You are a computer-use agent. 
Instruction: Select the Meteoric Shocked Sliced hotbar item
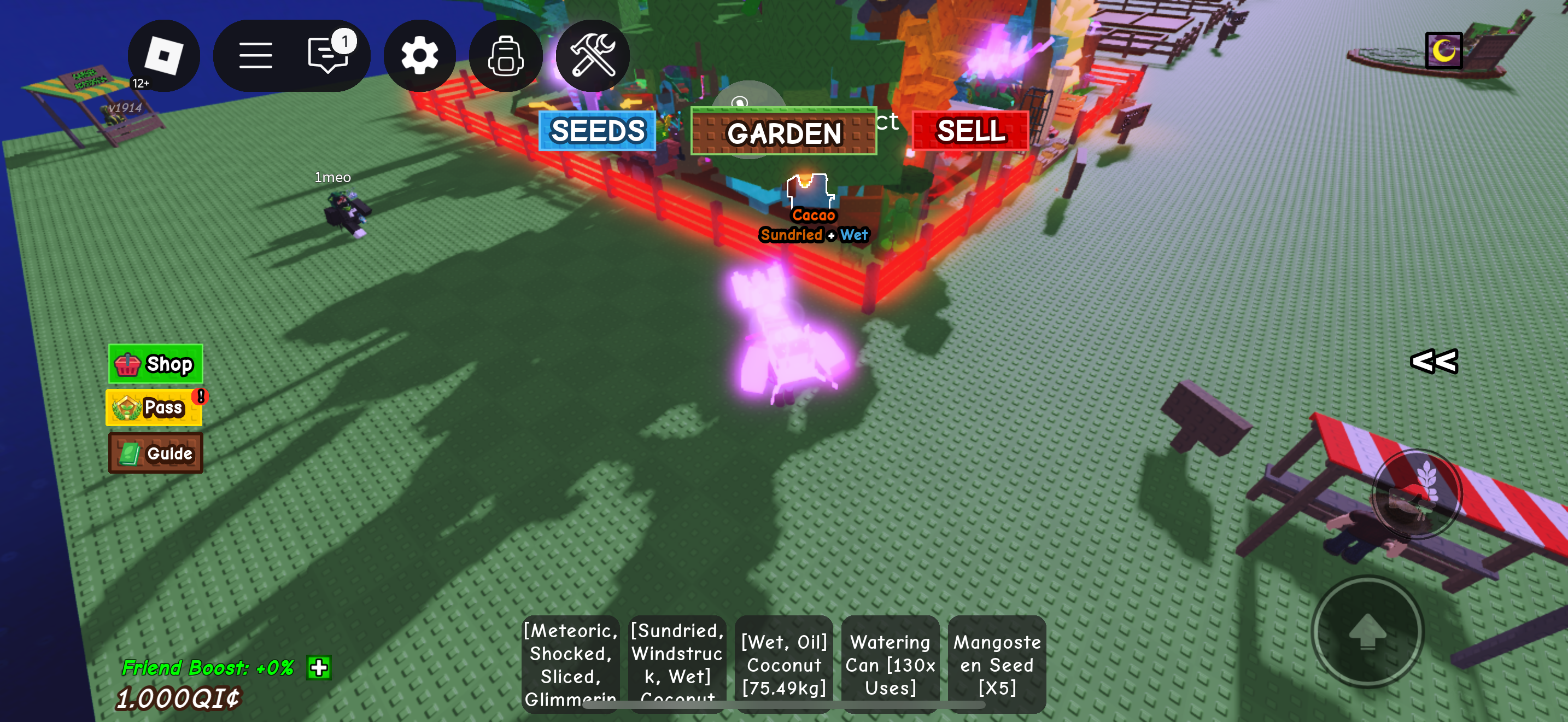(570, 663)
